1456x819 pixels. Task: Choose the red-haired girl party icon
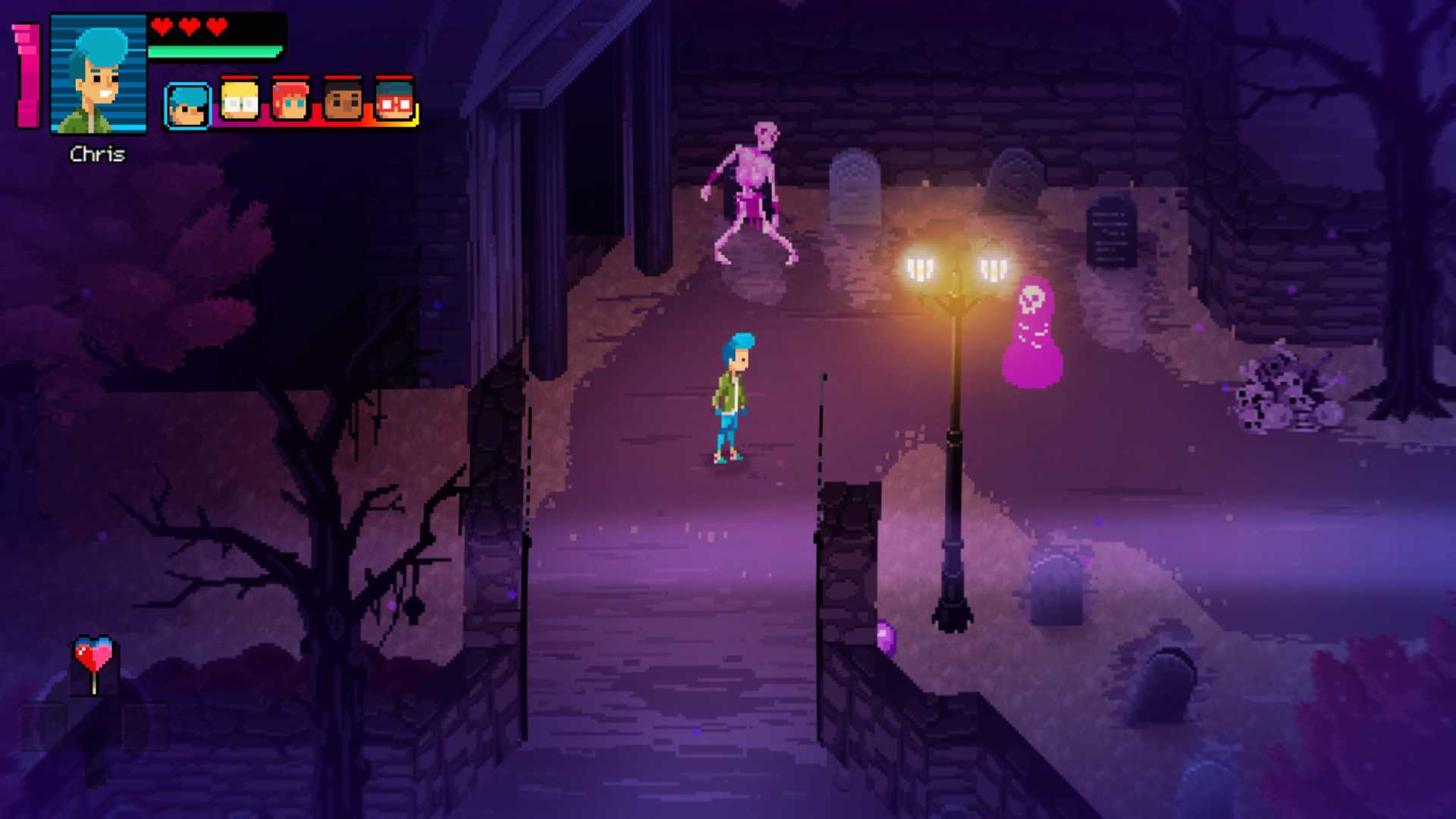click(x=291, y=99)
